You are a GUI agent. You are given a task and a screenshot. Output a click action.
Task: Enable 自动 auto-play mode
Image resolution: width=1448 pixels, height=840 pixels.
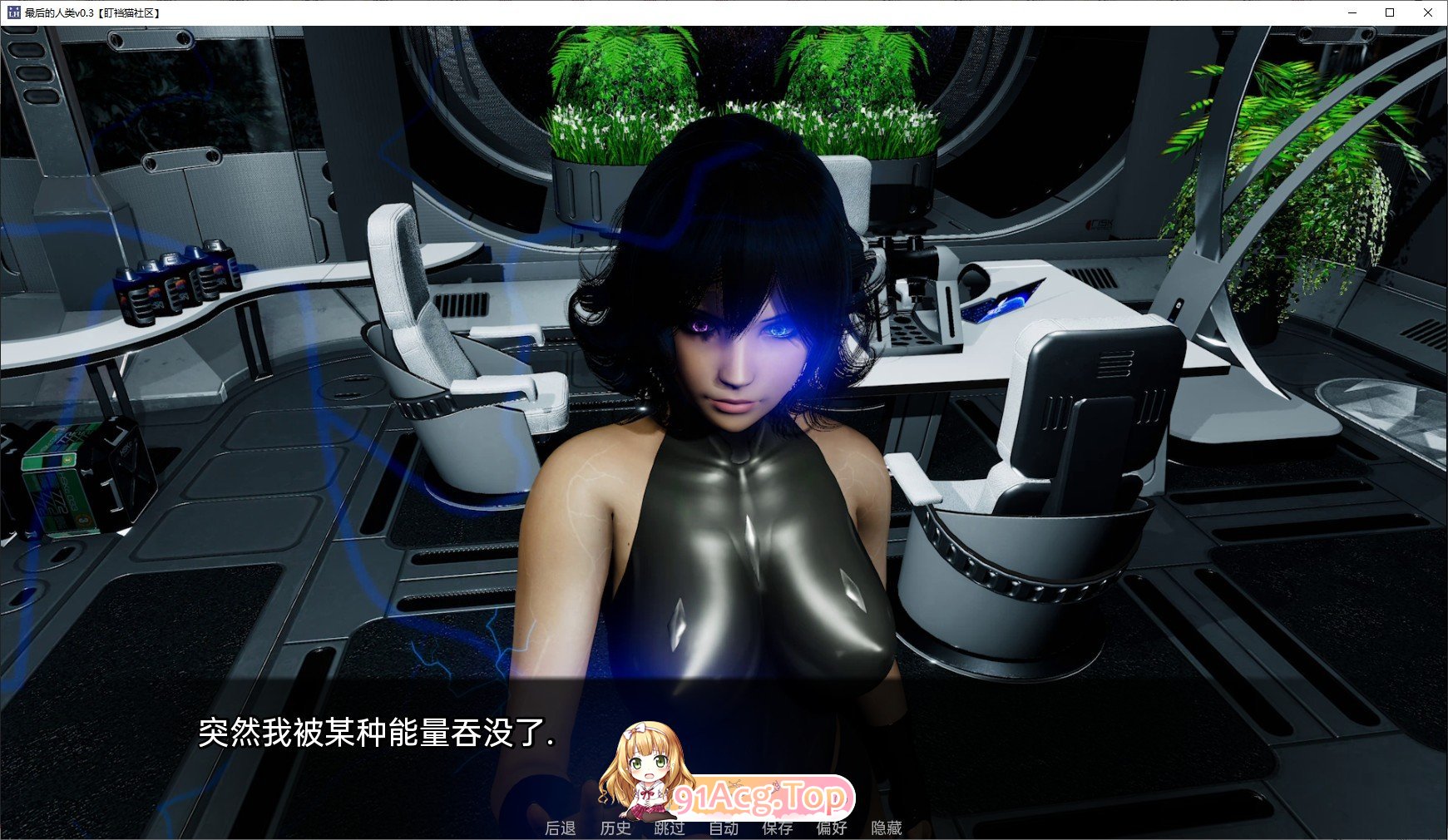[x=724, y=828]
